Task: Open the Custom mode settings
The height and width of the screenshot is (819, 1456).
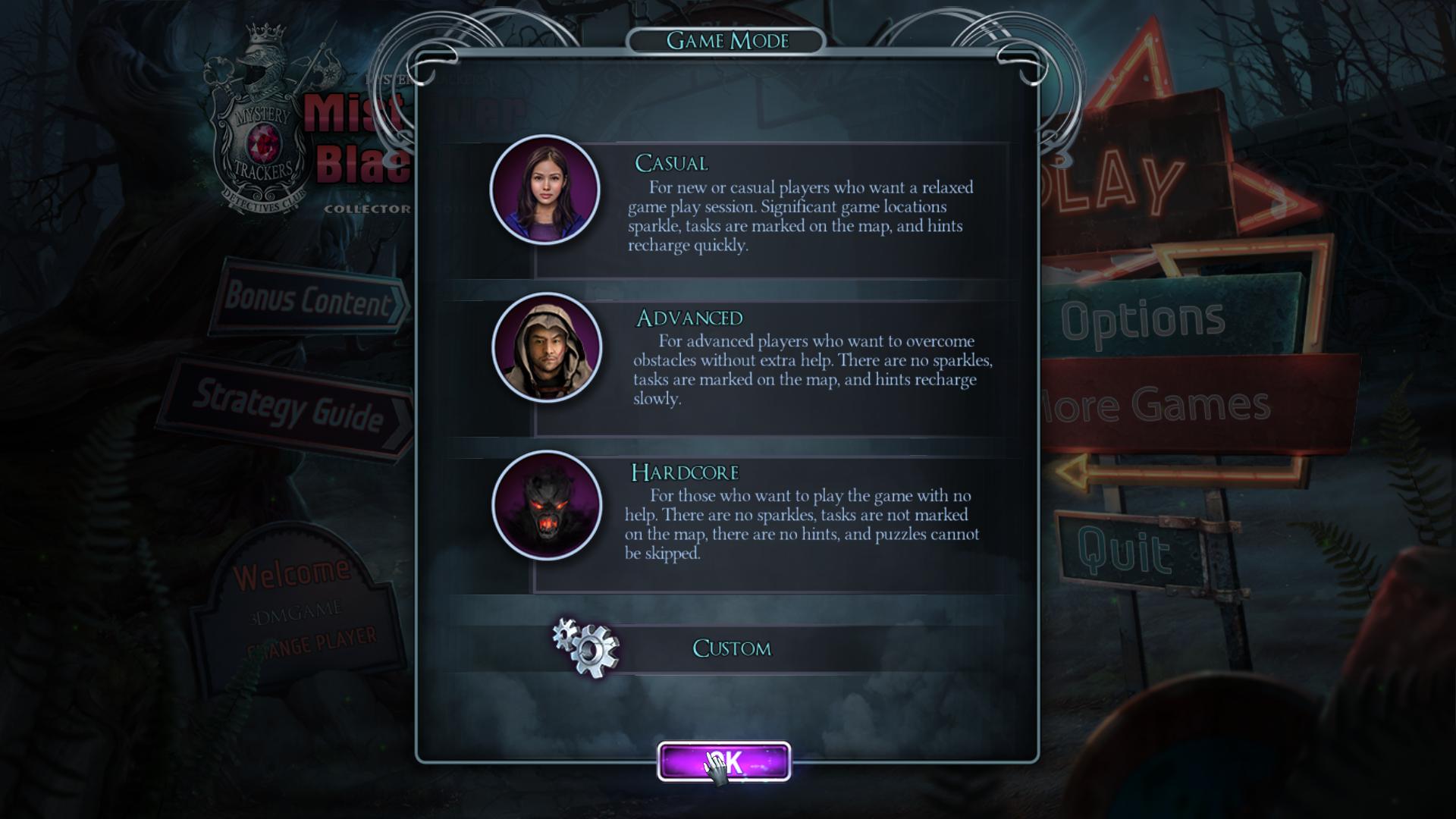Action: click(732, 648)
